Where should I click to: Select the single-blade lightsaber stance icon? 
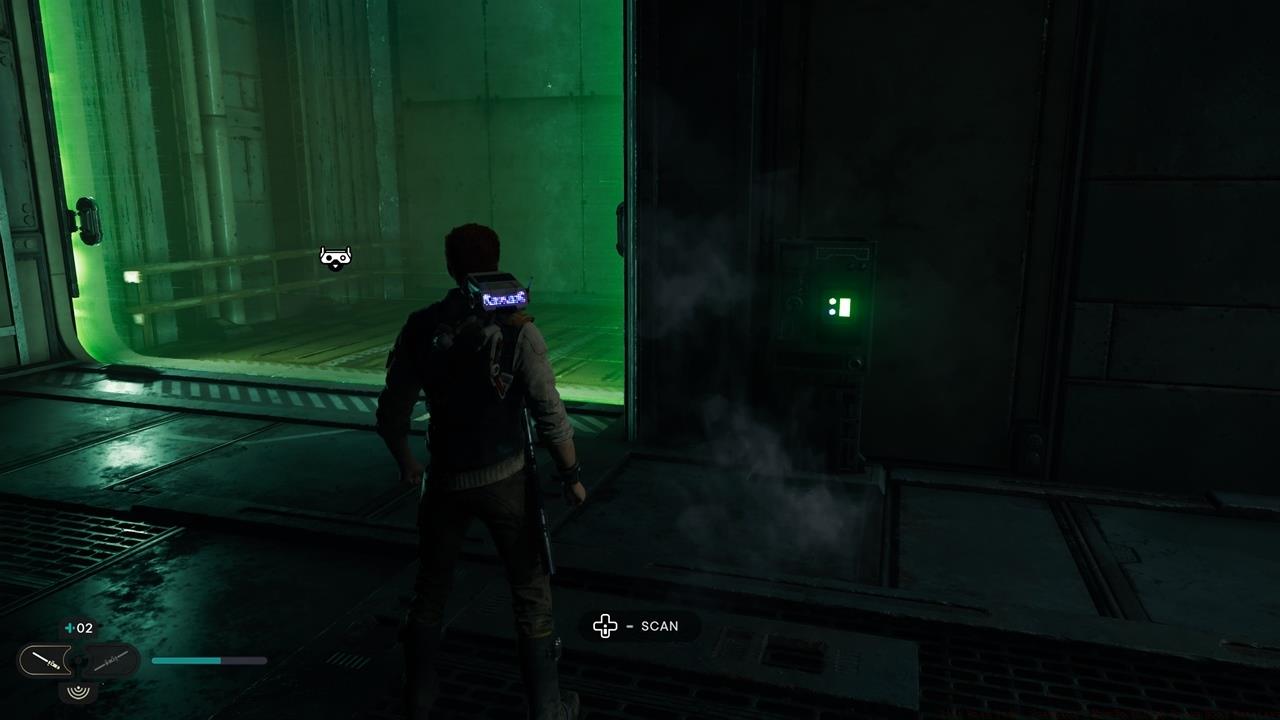coord(45,660)
